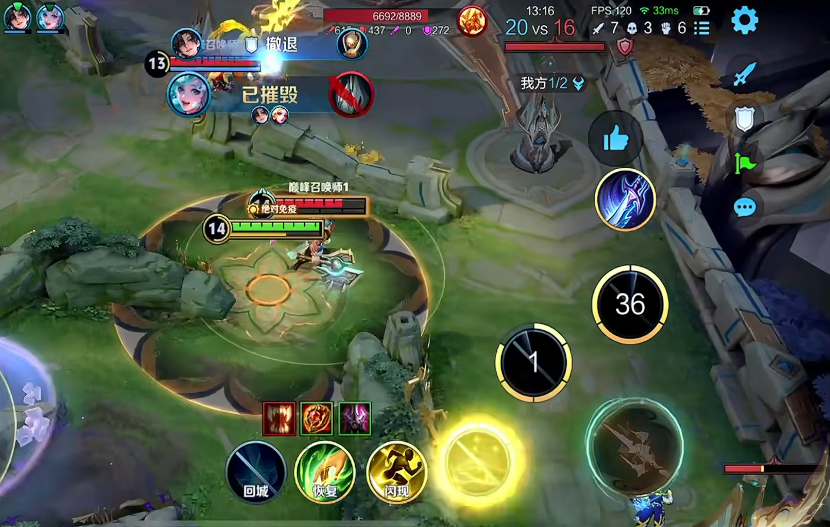The height and width of the screenshot is (527, 830).
Task: Open the scoreboard list icon
Action: [702, 29]
